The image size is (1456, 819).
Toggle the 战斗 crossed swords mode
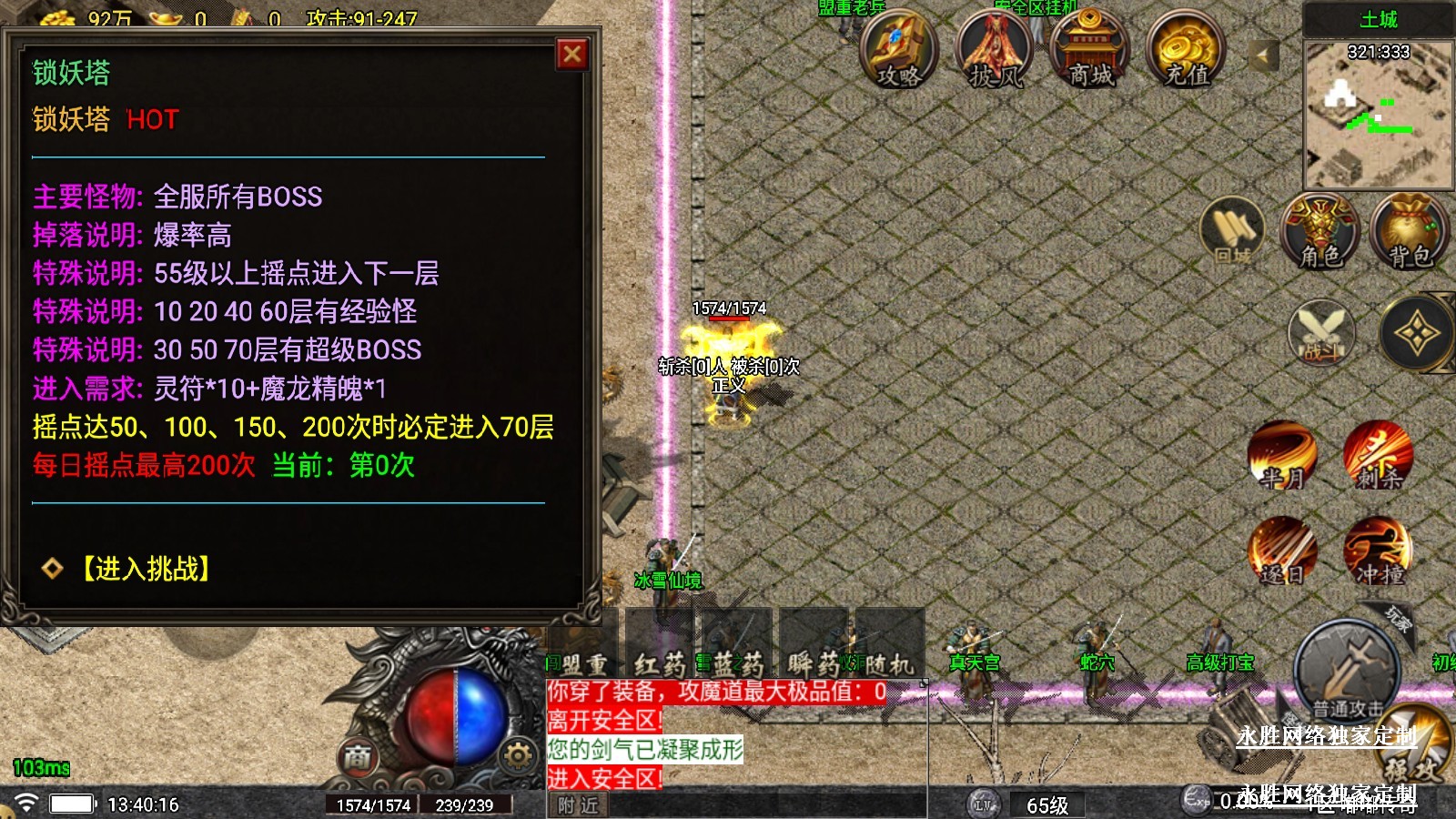coord(1321,334)
